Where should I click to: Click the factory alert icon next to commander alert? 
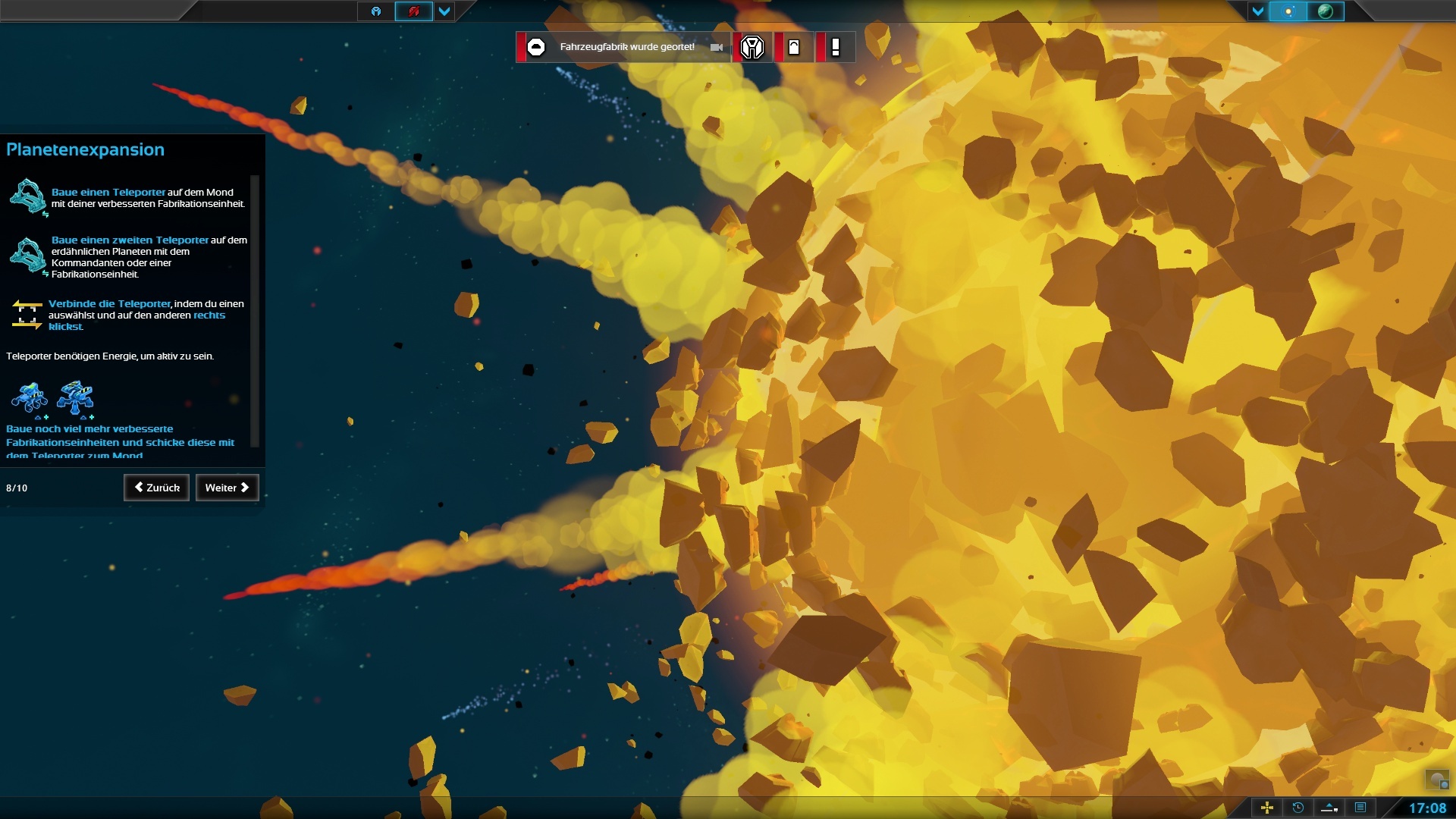(794, 47)
